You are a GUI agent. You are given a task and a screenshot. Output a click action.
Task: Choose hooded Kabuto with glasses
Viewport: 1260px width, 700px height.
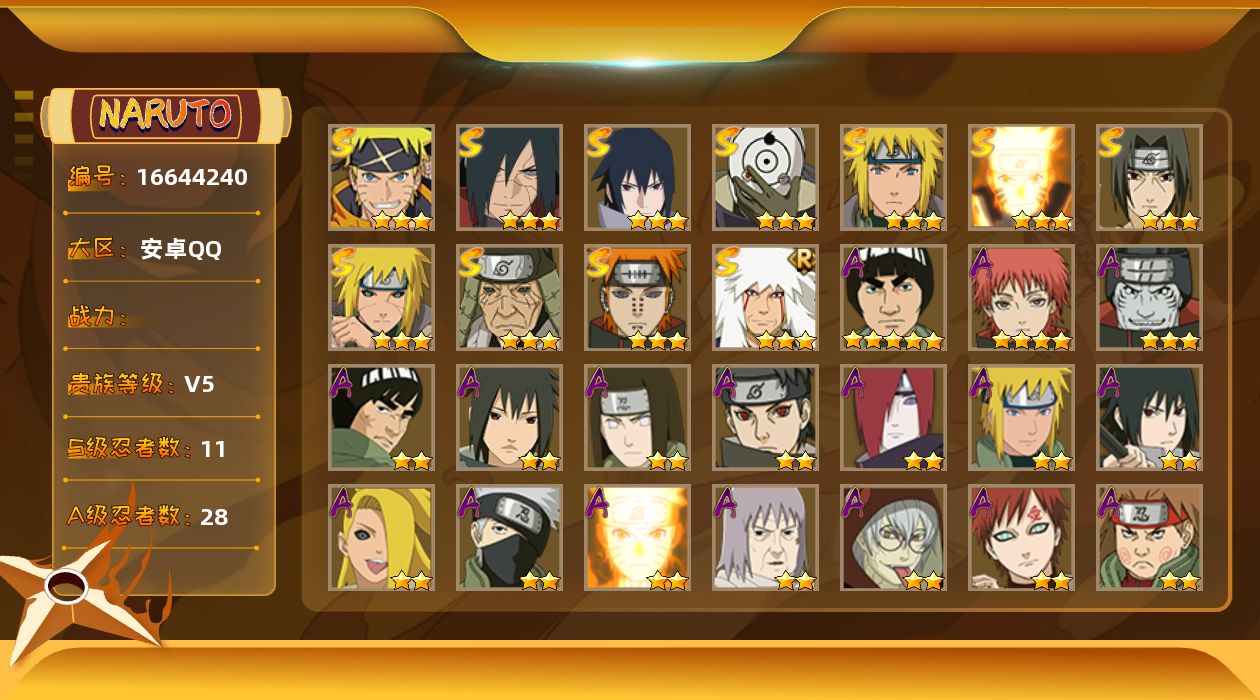(893, 537)
